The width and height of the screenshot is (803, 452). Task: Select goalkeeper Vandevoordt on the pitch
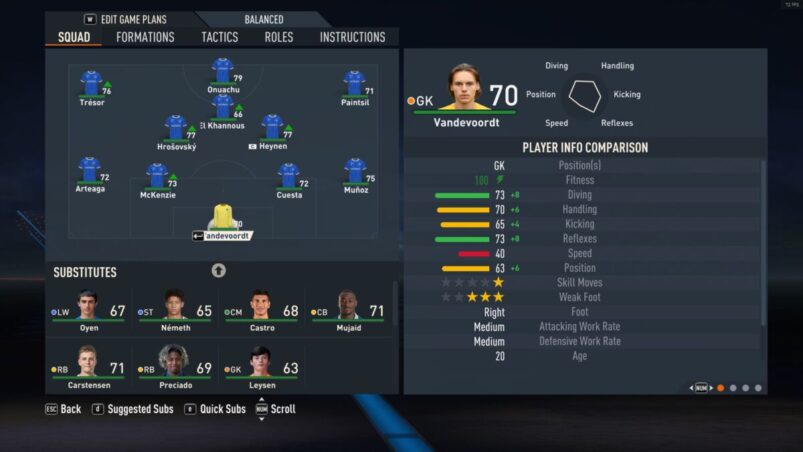tap(222, 220)
